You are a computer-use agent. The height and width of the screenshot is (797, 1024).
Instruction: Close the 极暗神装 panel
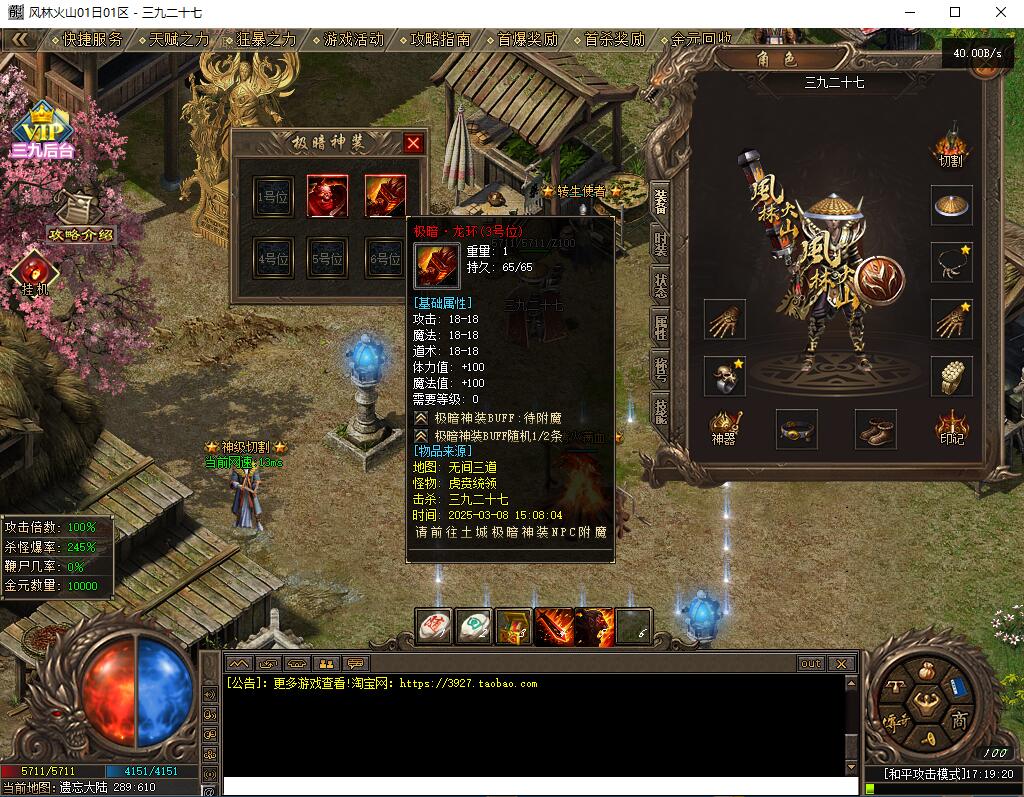click(x=413, y=143)
